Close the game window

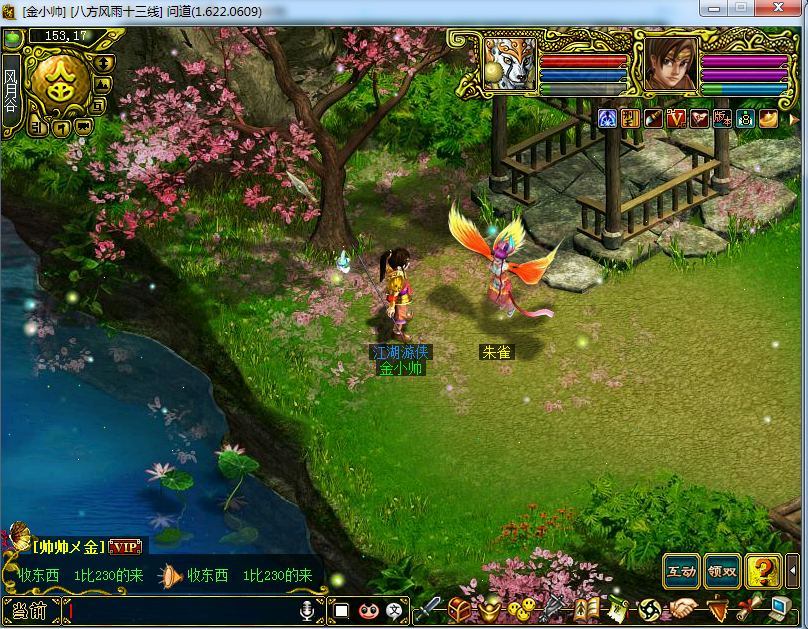tap(780, 8)
